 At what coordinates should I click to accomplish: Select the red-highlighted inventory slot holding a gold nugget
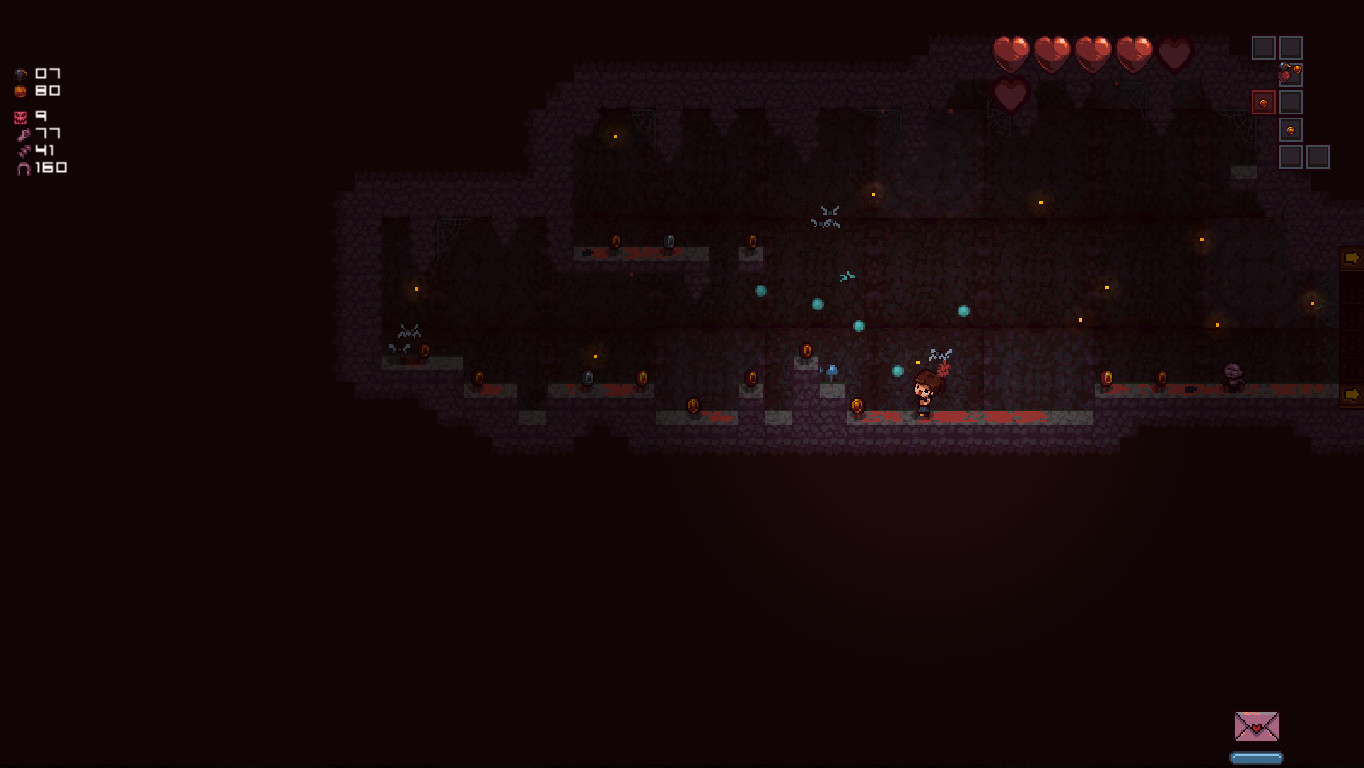tap(1263, 103)
